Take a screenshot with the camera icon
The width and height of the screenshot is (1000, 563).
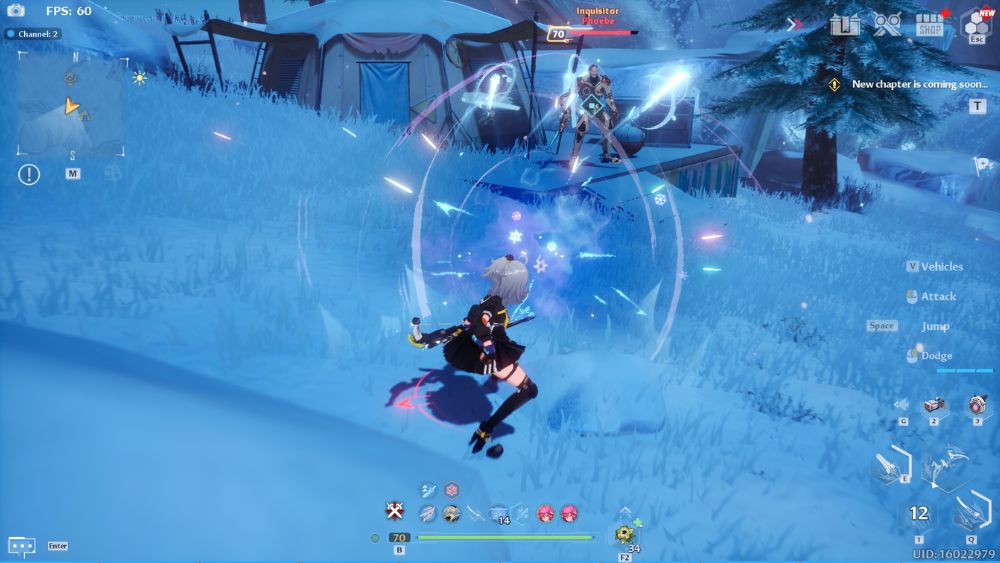(x=15, y=11)
